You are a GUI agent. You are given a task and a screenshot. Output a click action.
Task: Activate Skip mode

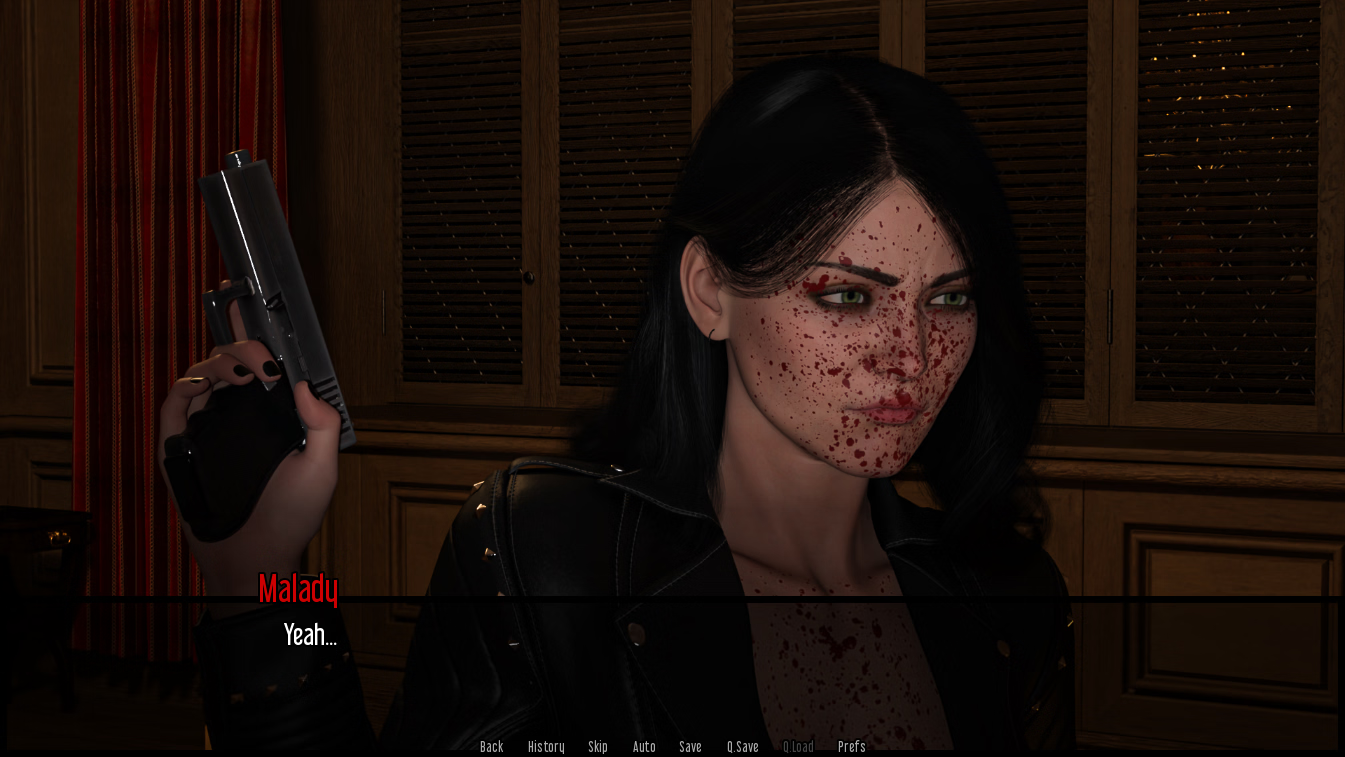click(x=598, y=747)
